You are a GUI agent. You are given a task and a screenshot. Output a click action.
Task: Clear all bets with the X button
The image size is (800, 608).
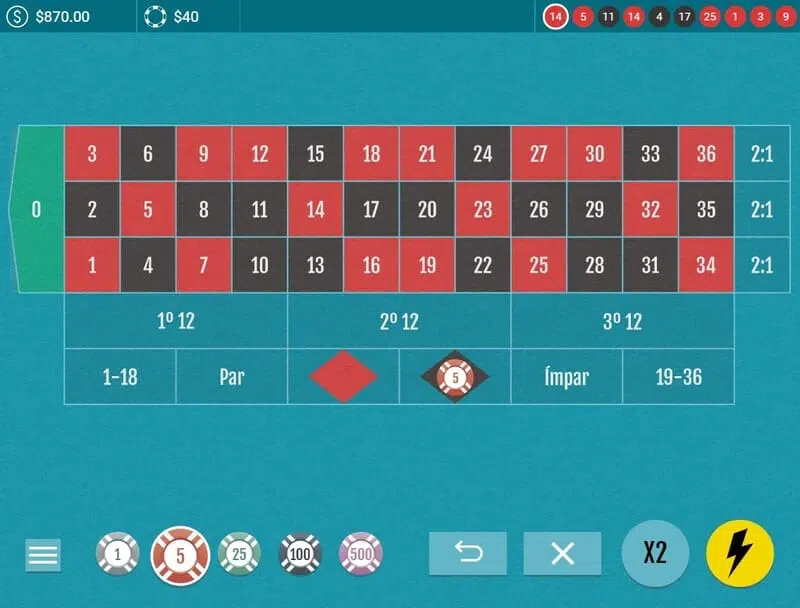coord(562,553)
